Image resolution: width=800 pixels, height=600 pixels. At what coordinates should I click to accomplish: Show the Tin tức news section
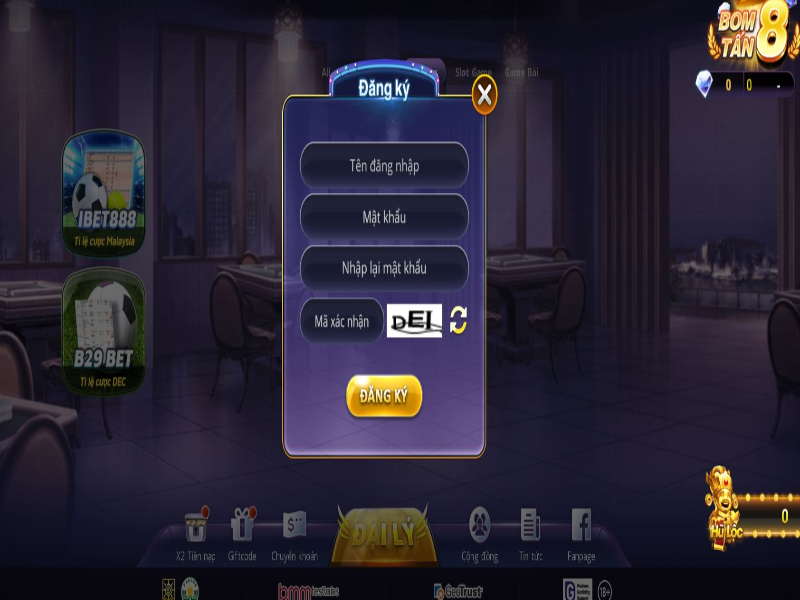point(530,530)
